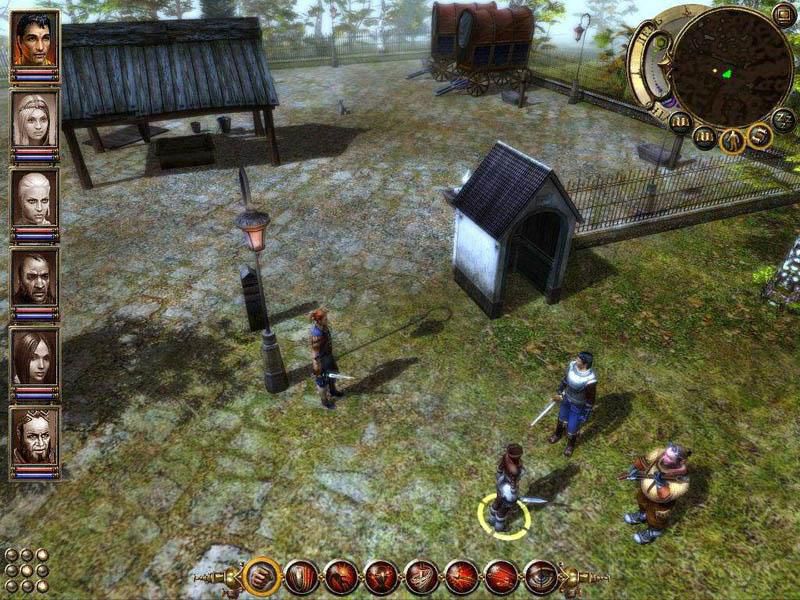Open the standing figure character button
Image resolution: width=800 pixels, height=600 pixels.
733,139
